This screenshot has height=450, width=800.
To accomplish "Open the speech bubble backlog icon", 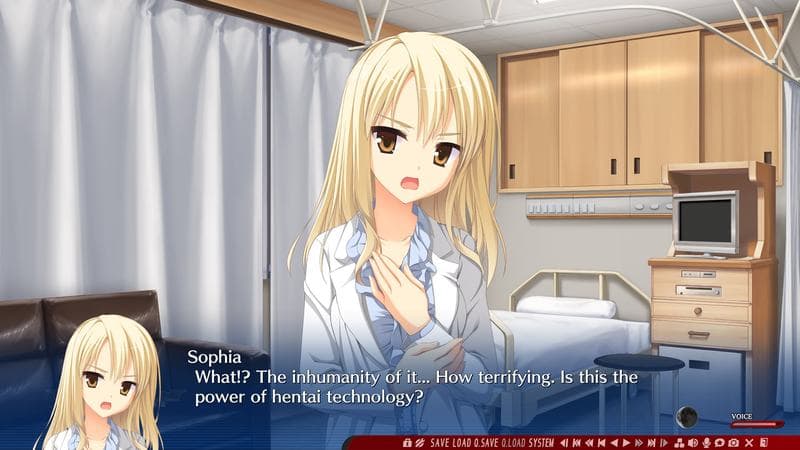I will (720, 442).
